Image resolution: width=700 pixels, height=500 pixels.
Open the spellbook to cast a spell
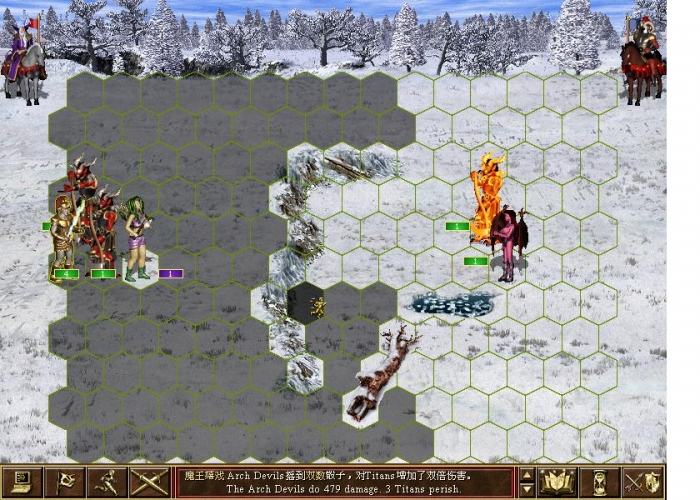coord(557,482)
